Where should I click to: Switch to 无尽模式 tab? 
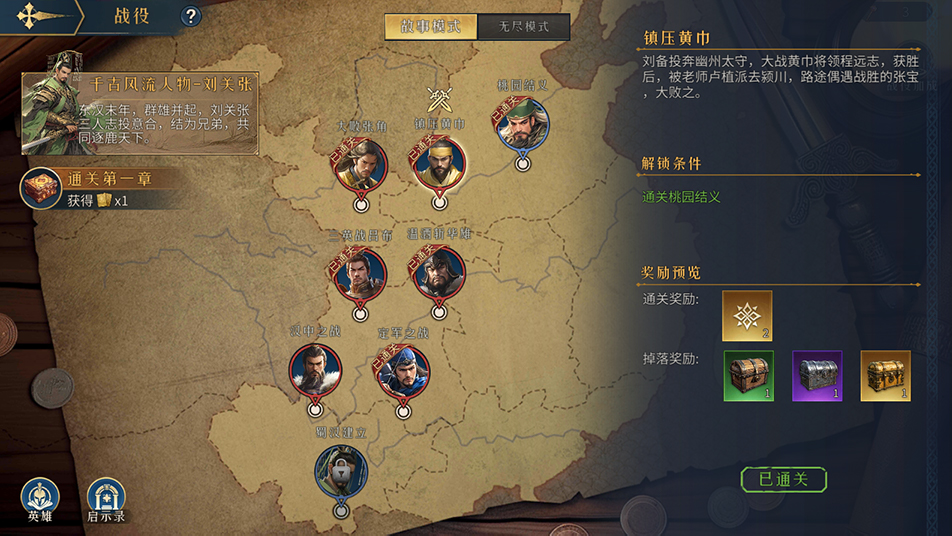click(x=523, y=27)
